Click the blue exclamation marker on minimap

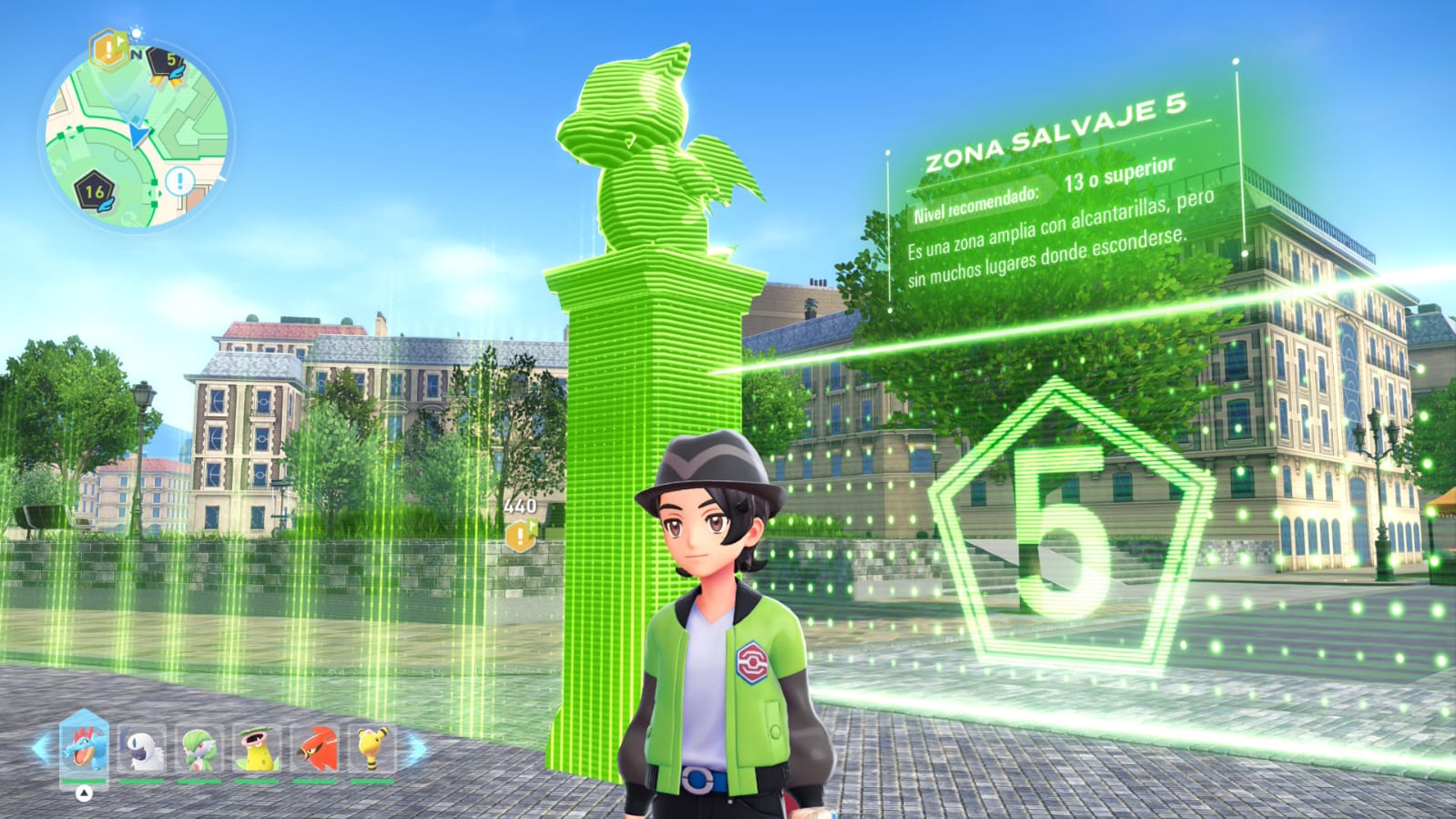179,180
